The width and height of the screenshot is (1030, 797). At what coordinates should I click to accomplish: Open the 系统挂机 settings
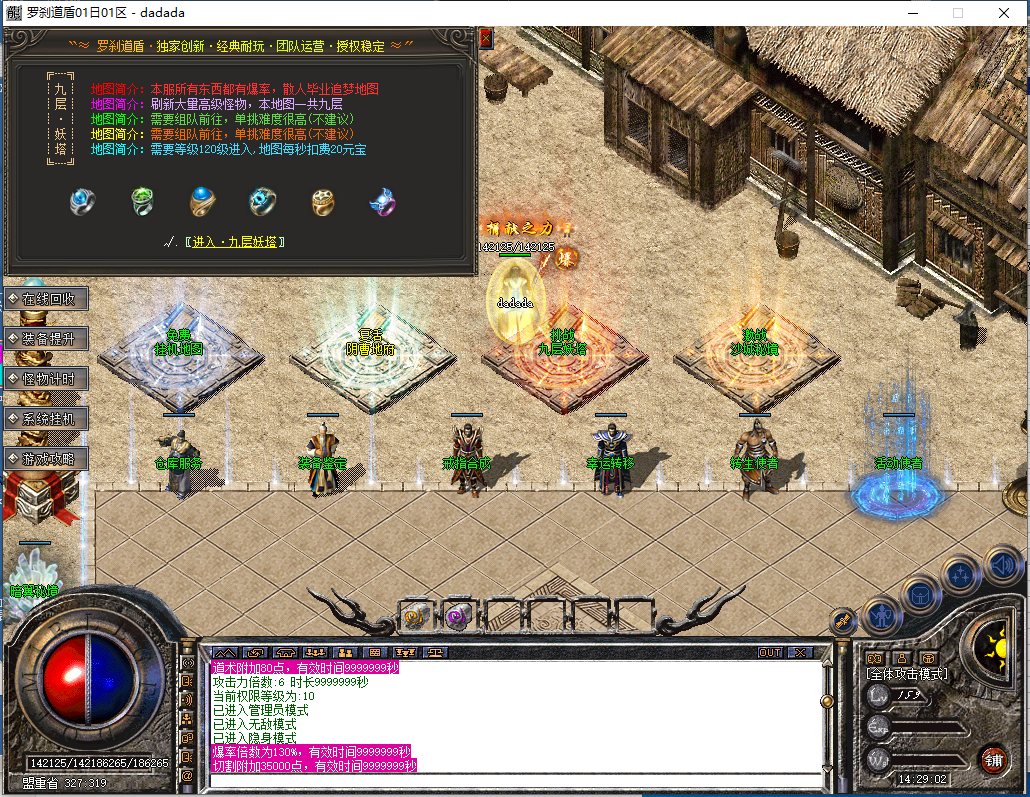click(x=46, y=418)
